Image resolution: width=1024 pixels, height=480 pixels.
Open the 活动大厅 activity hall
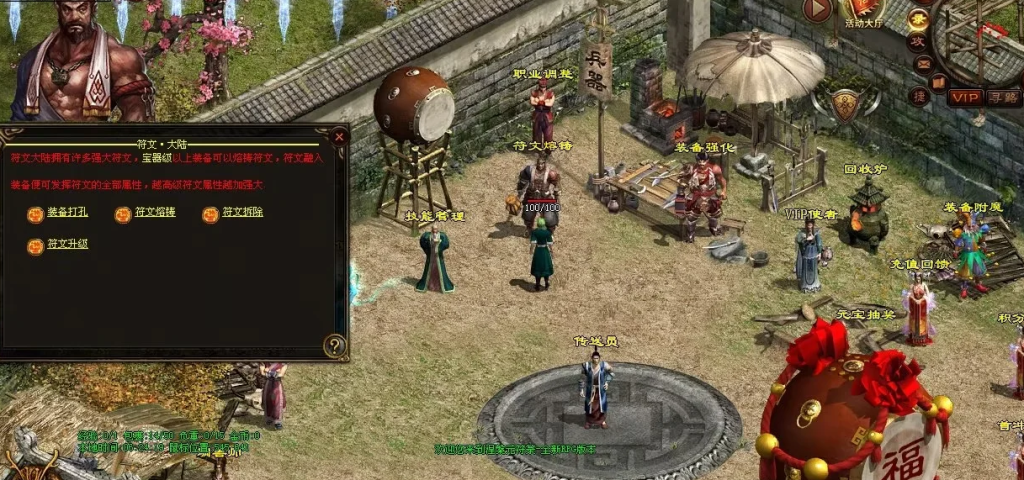[863, 12]
